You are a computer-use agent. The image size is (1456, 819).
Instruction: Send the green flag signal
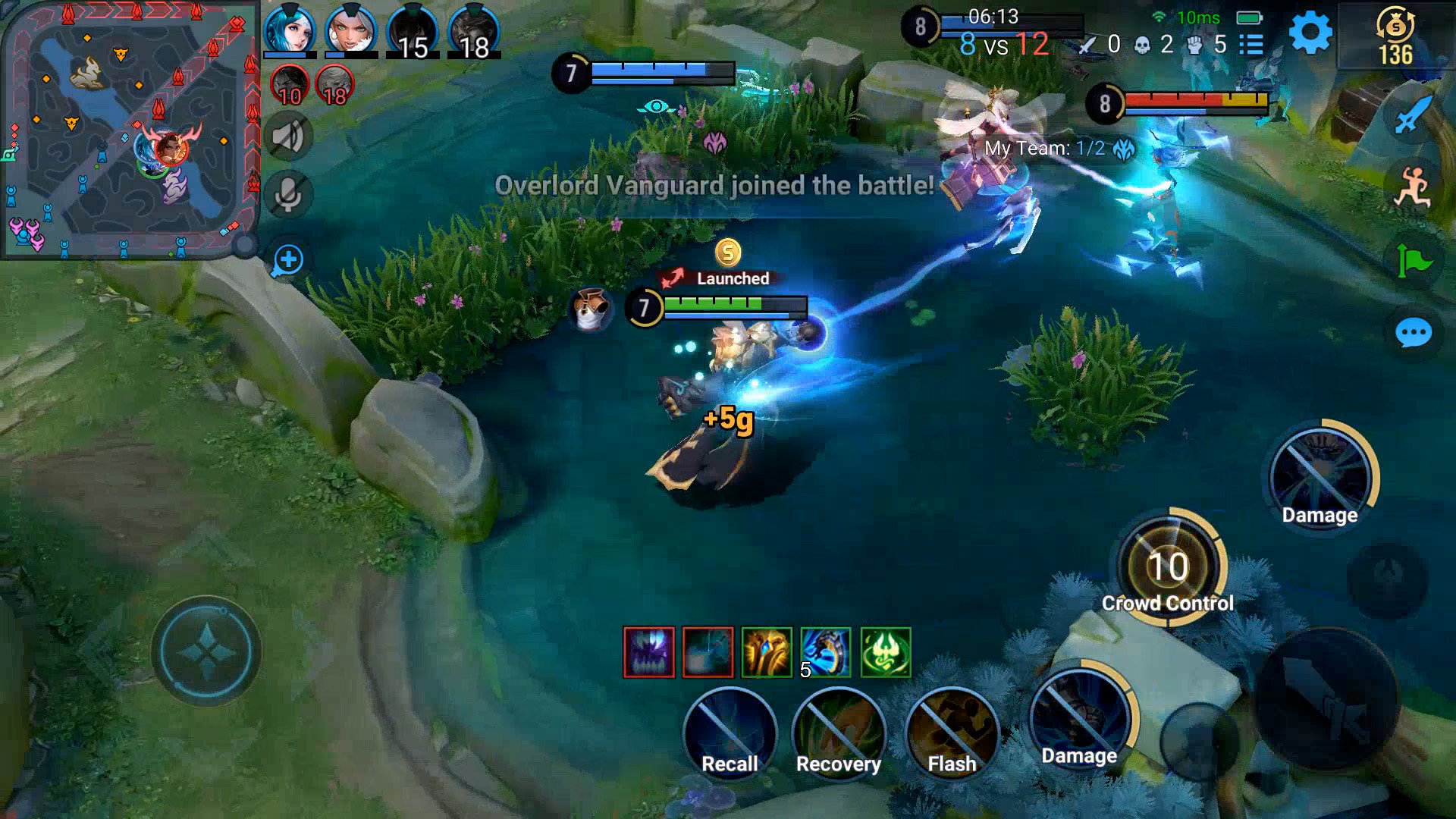(x=1414, y=262)
